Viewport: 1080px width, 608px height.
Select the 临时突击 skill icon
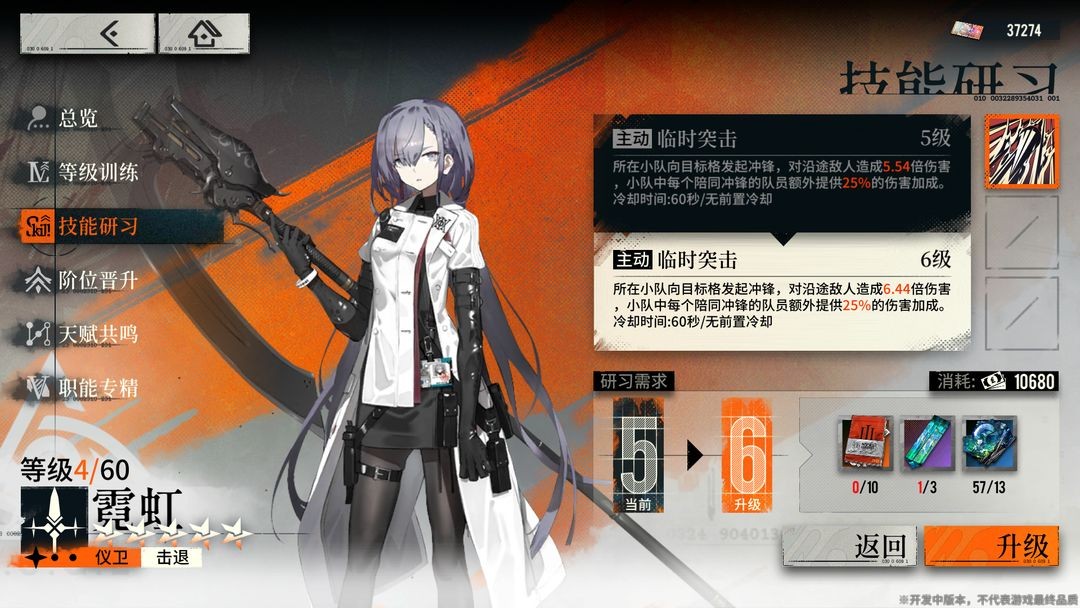(1020, 152)
